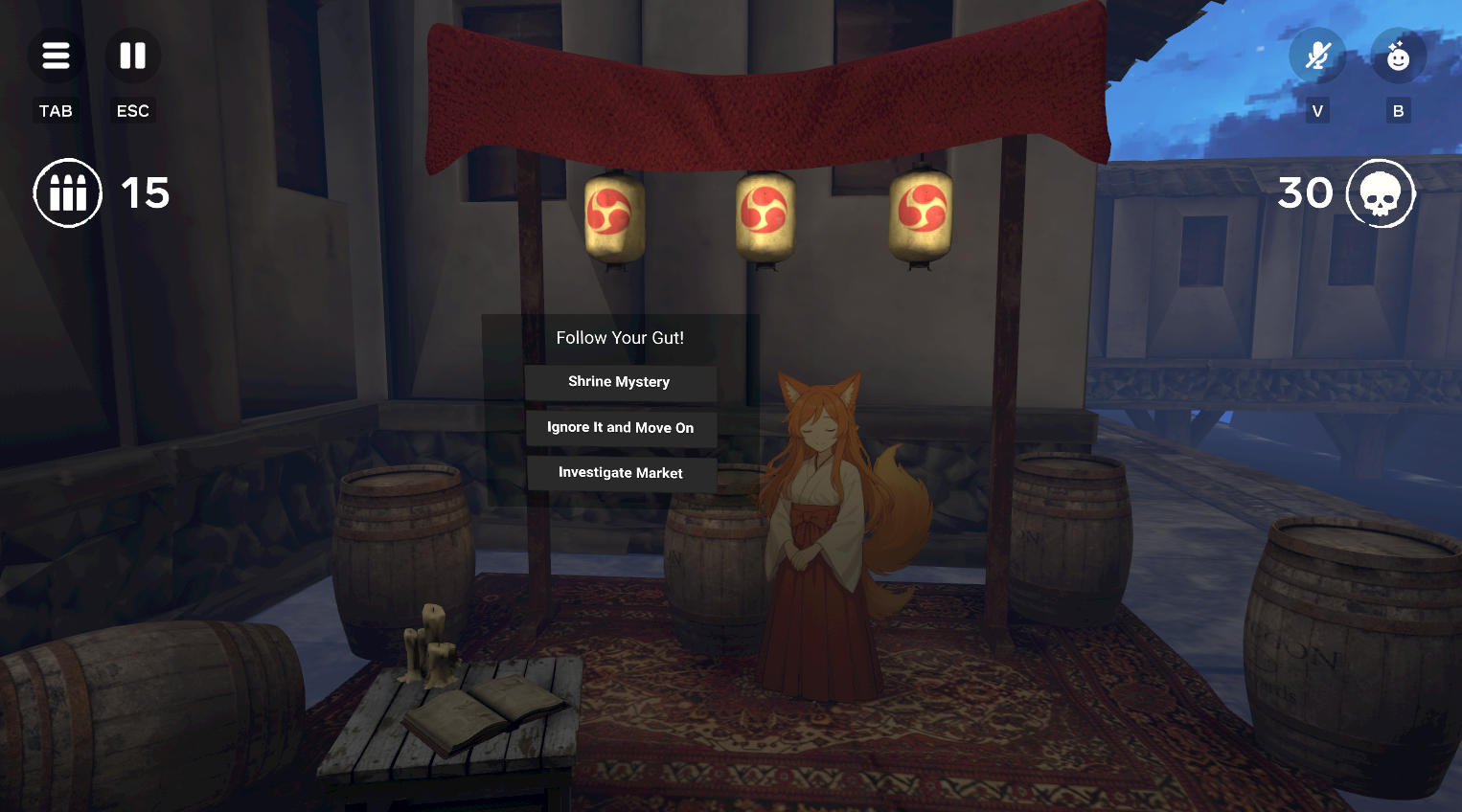Click the ESC keybind label
Viewport: 1462px width, 812px height.
pyautogui.click(x=132, y=110)
